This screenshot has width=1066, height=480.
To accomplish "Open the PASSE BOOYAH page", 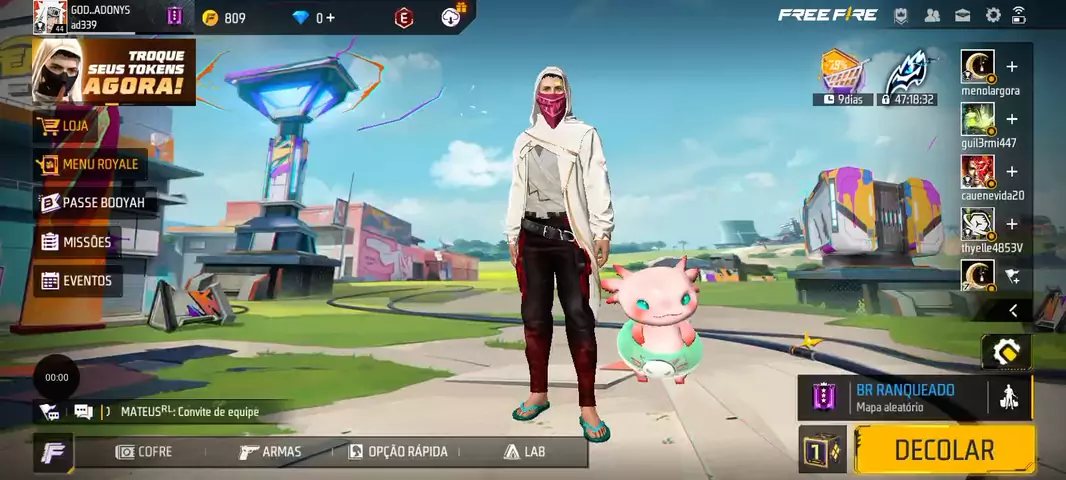I will coord(94,203).
